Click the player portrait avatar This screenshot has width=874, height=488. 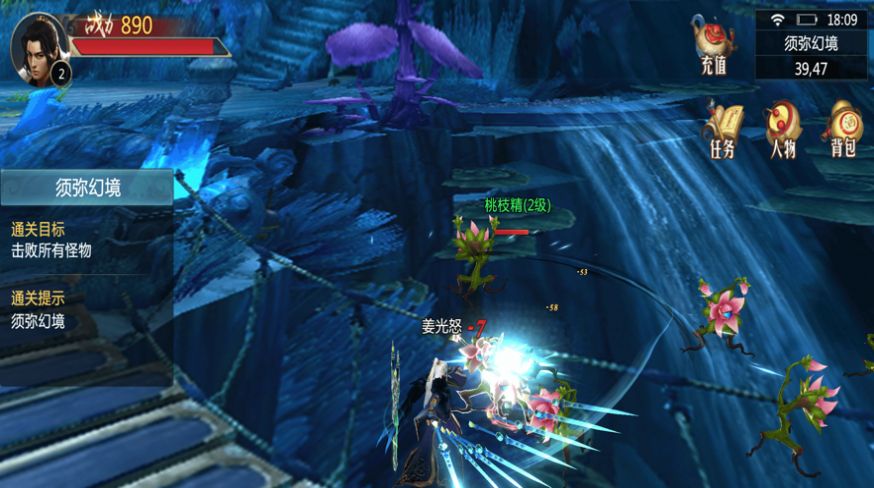click(x=37, y=47)
